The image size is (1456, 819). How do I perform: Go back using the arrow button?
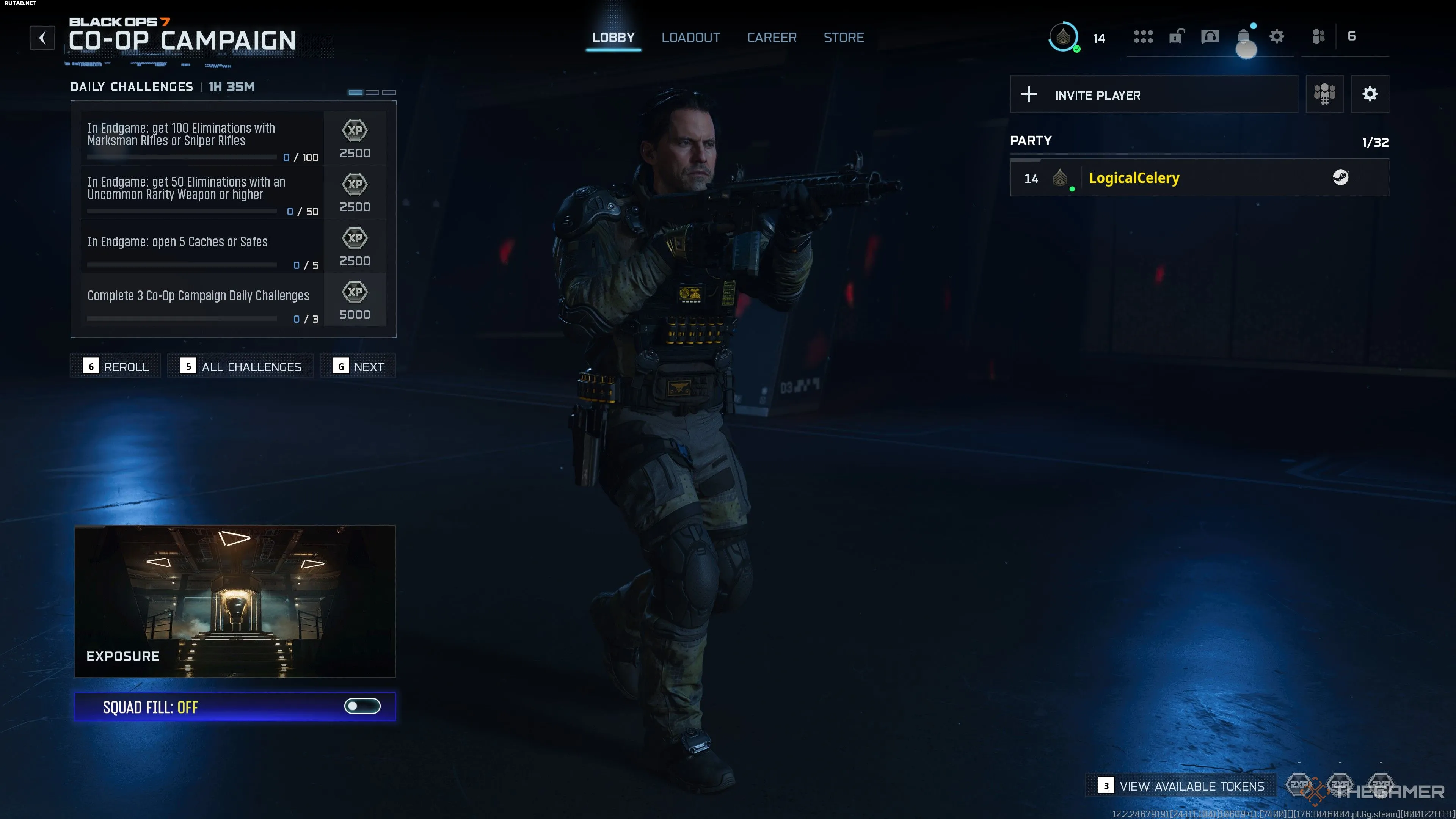[x=42, y=38]
